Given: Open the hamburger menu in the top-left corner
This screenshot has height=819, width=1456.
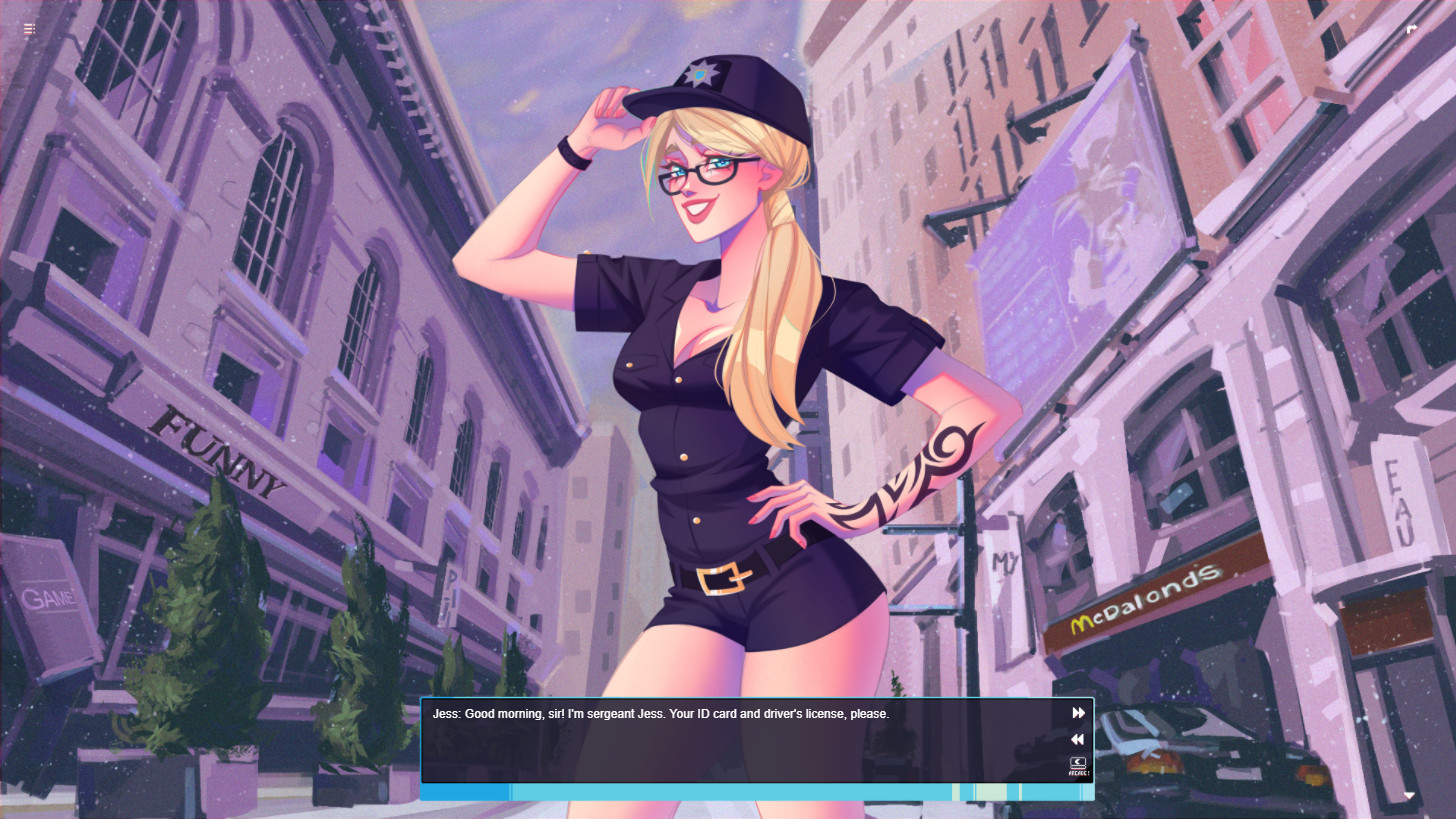Looking at the screenshot, I should coord(29,29).
